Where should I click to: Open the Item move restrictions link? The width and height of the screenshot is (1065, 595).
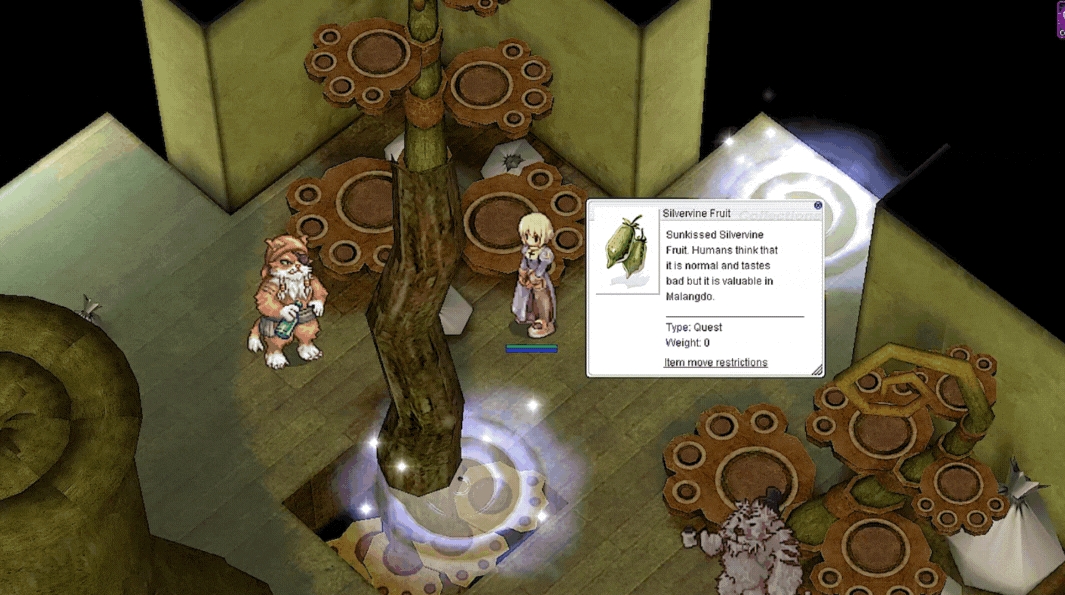(715, 362)
